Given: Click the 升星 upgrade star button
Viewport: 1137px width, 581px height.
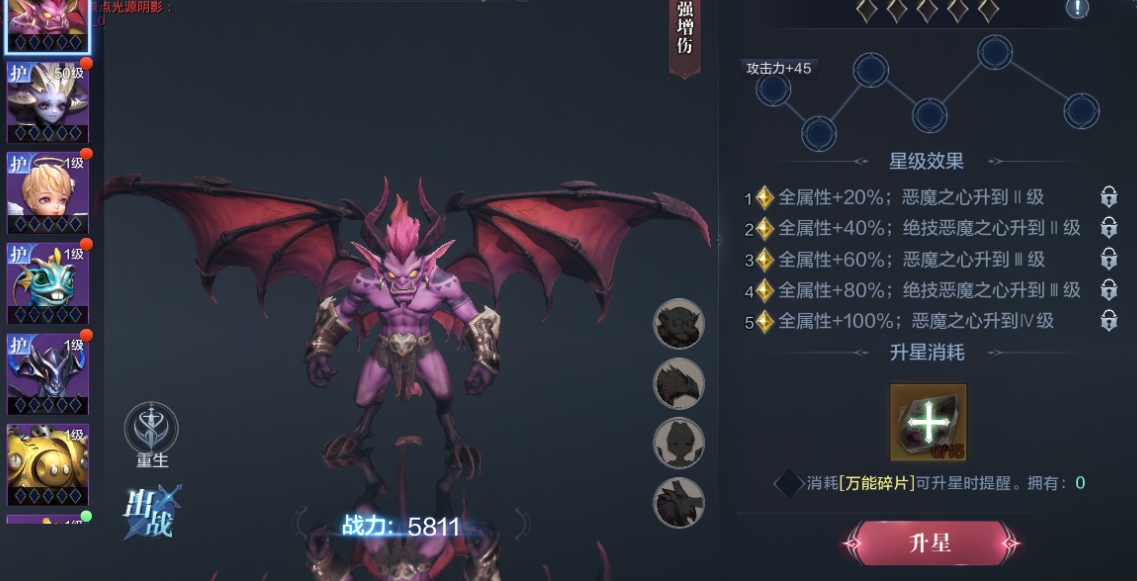Looking at the screenshot, I should click(930, 544).
